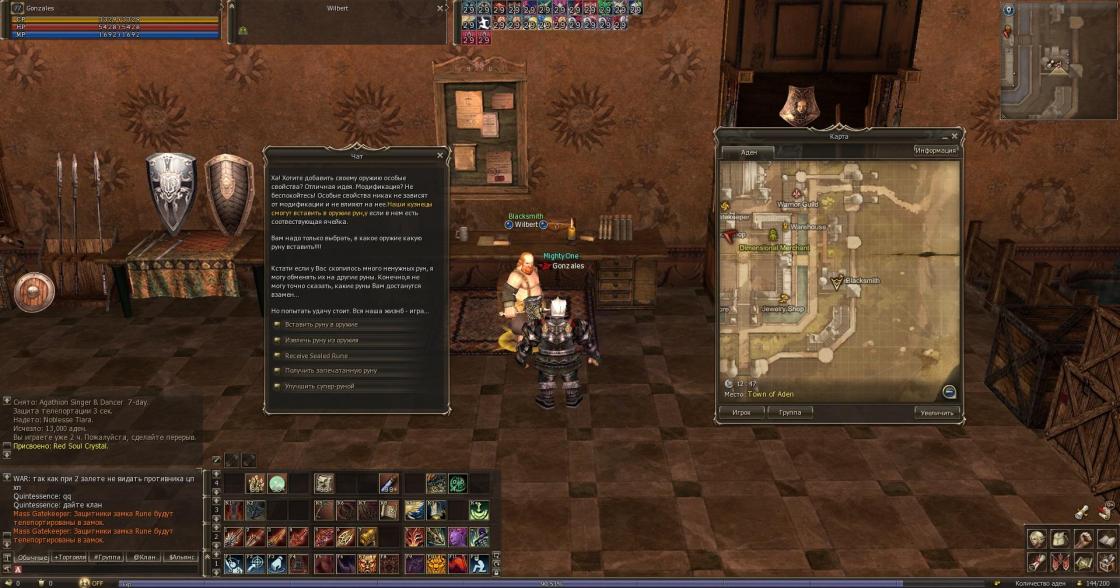Viewport: 1120px width, 588px height.
Task: Select "Улучшить супер-руной" dialogue option
Action: pos(319,386)
